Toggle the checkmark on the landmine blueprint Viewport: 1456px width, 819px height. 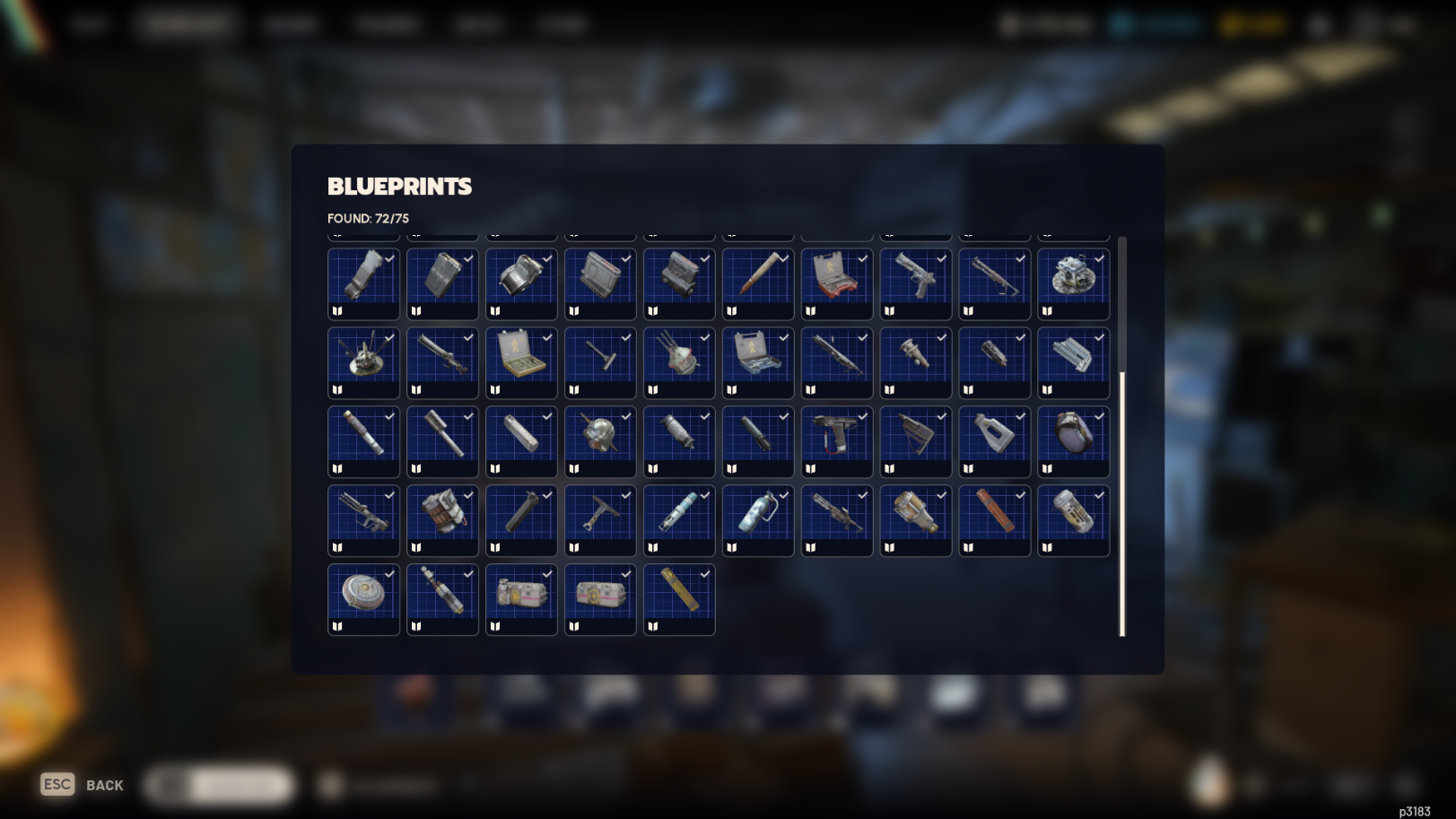coord(389,574)
